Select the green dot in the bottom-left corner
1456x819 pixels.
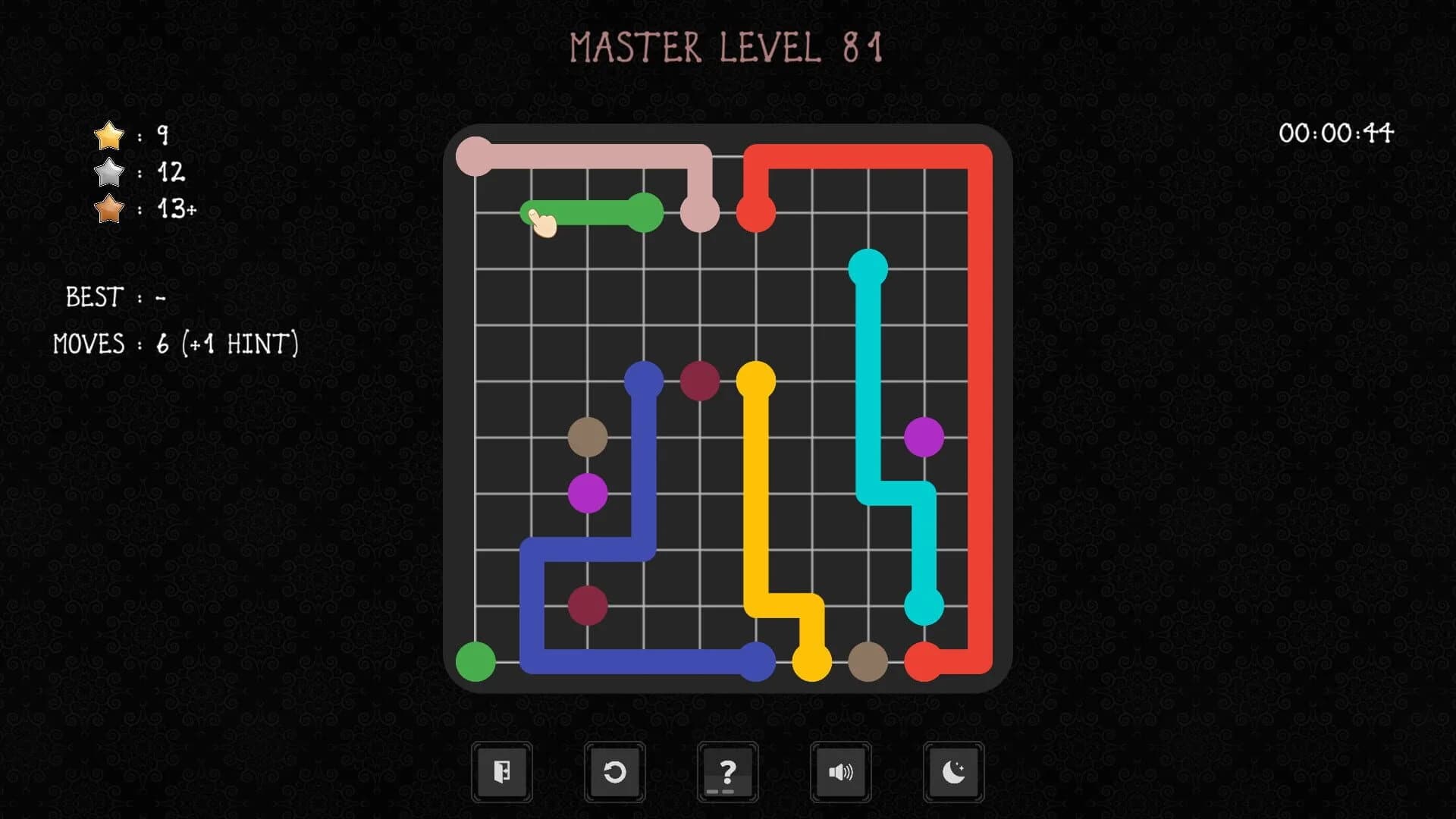tap(476, 661)
